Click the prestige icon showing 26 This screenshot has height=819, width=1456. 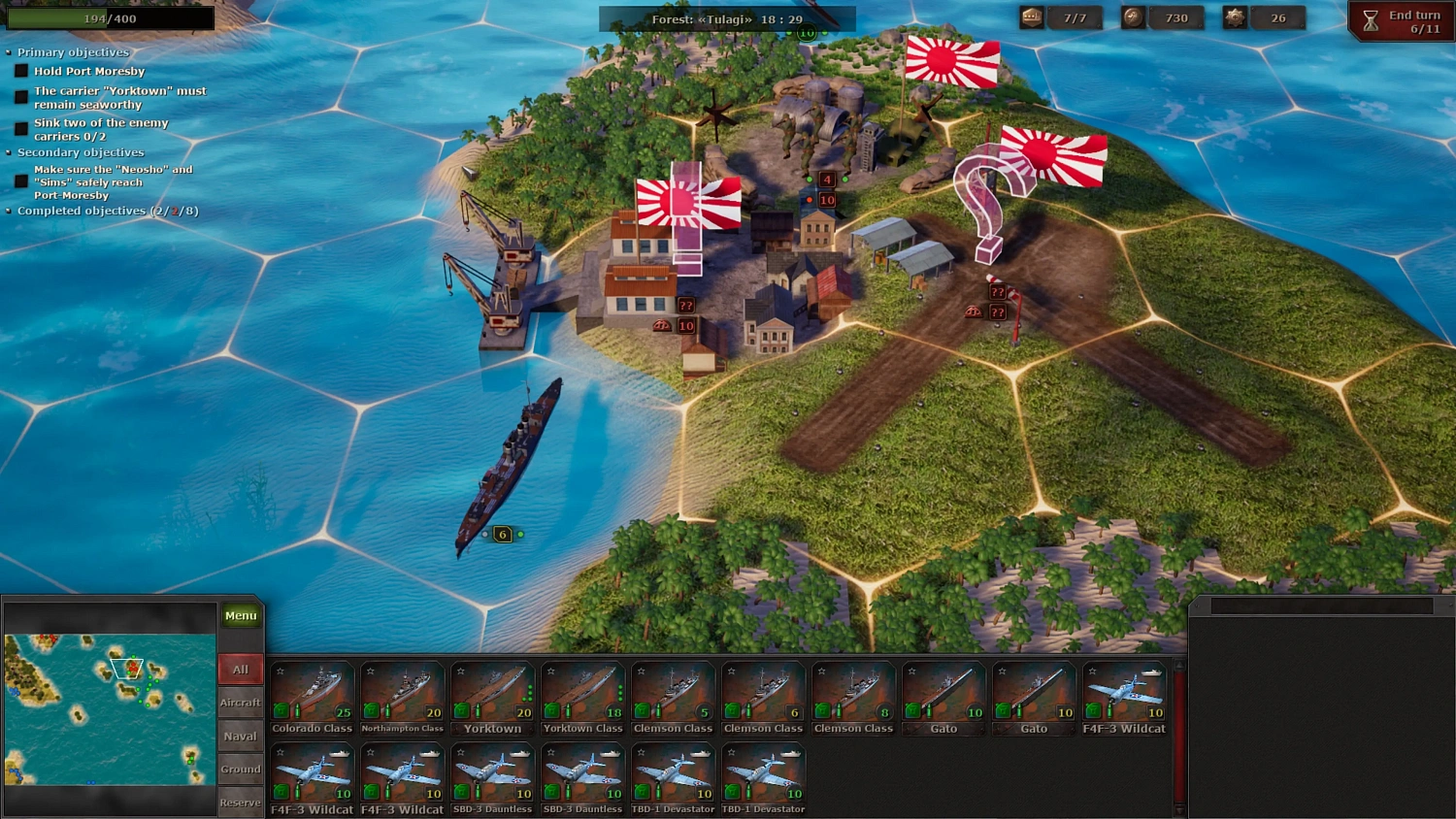pos(1235,16)
